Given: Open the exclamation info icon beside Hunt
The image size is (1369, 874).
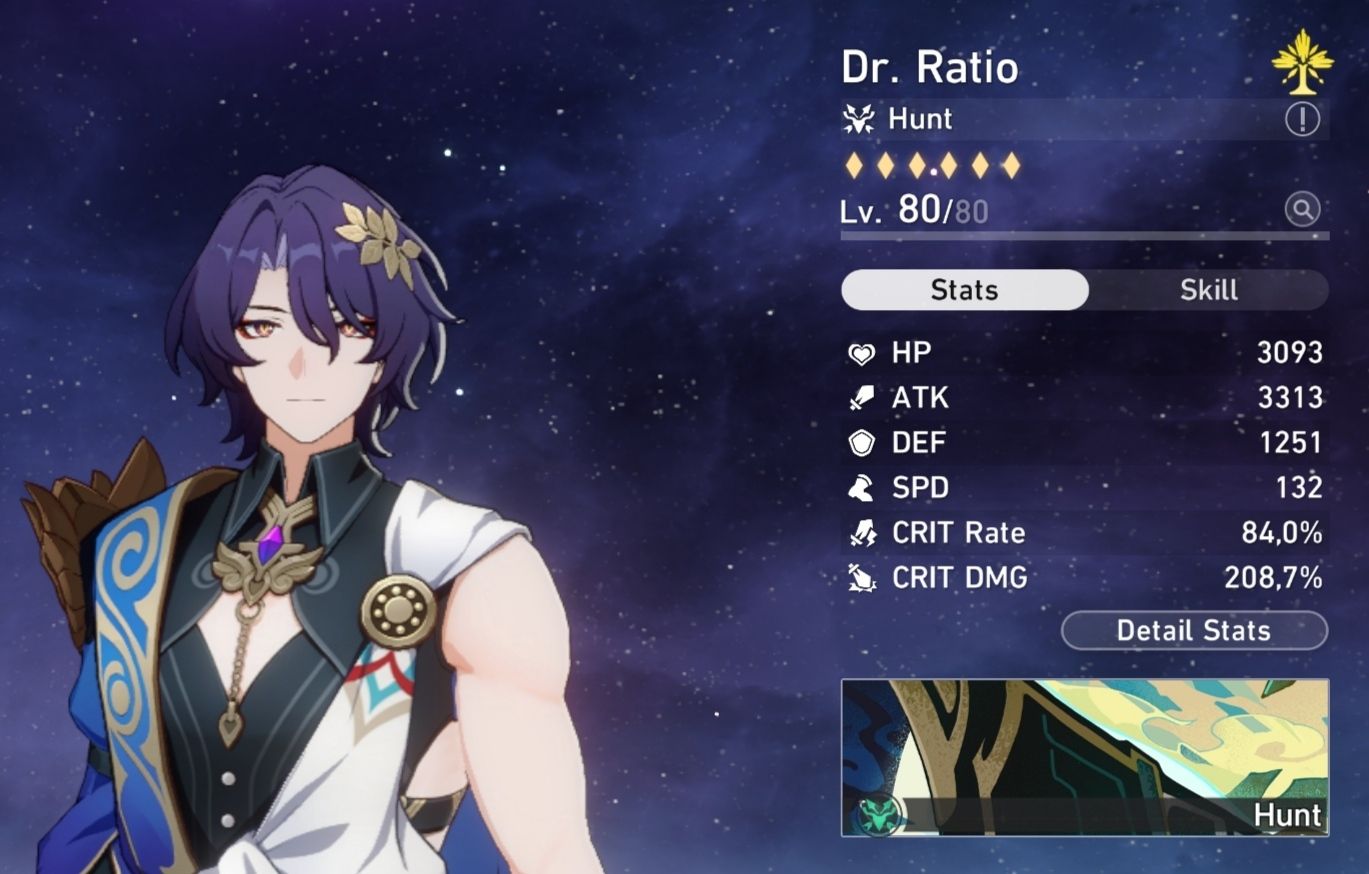Looking at the screenshot, I should point(1302,120).
